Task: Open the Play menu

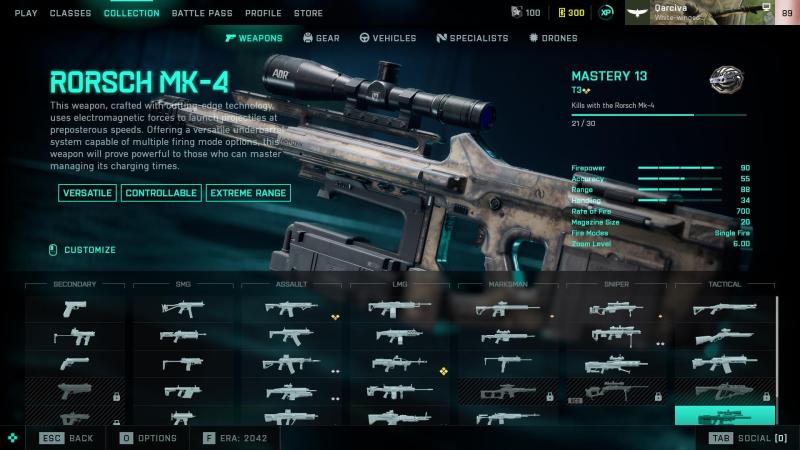Action: pos(26,13)
